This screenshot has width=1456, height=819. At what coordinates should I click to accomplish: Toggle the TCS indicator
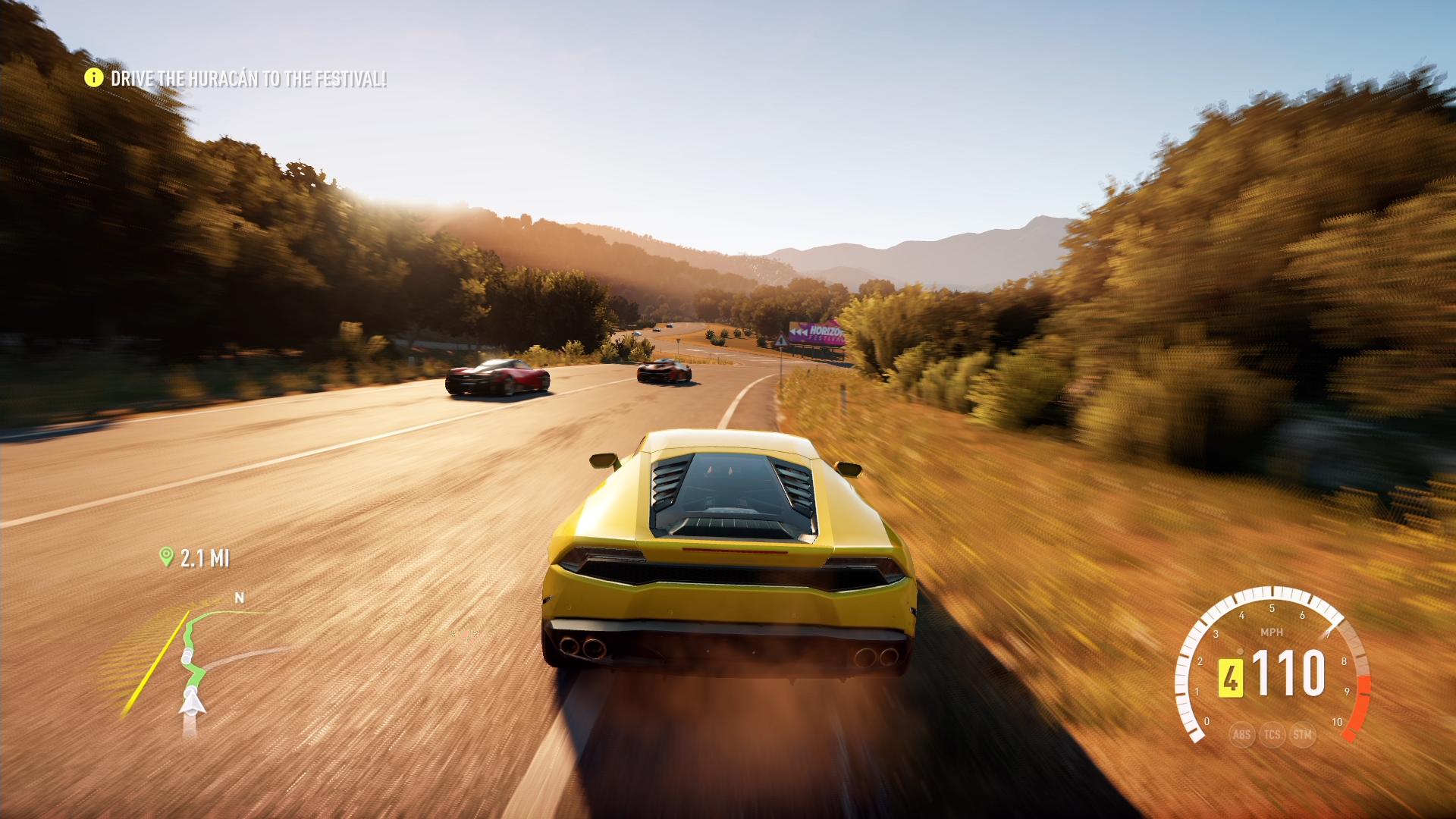point(1272,734)
